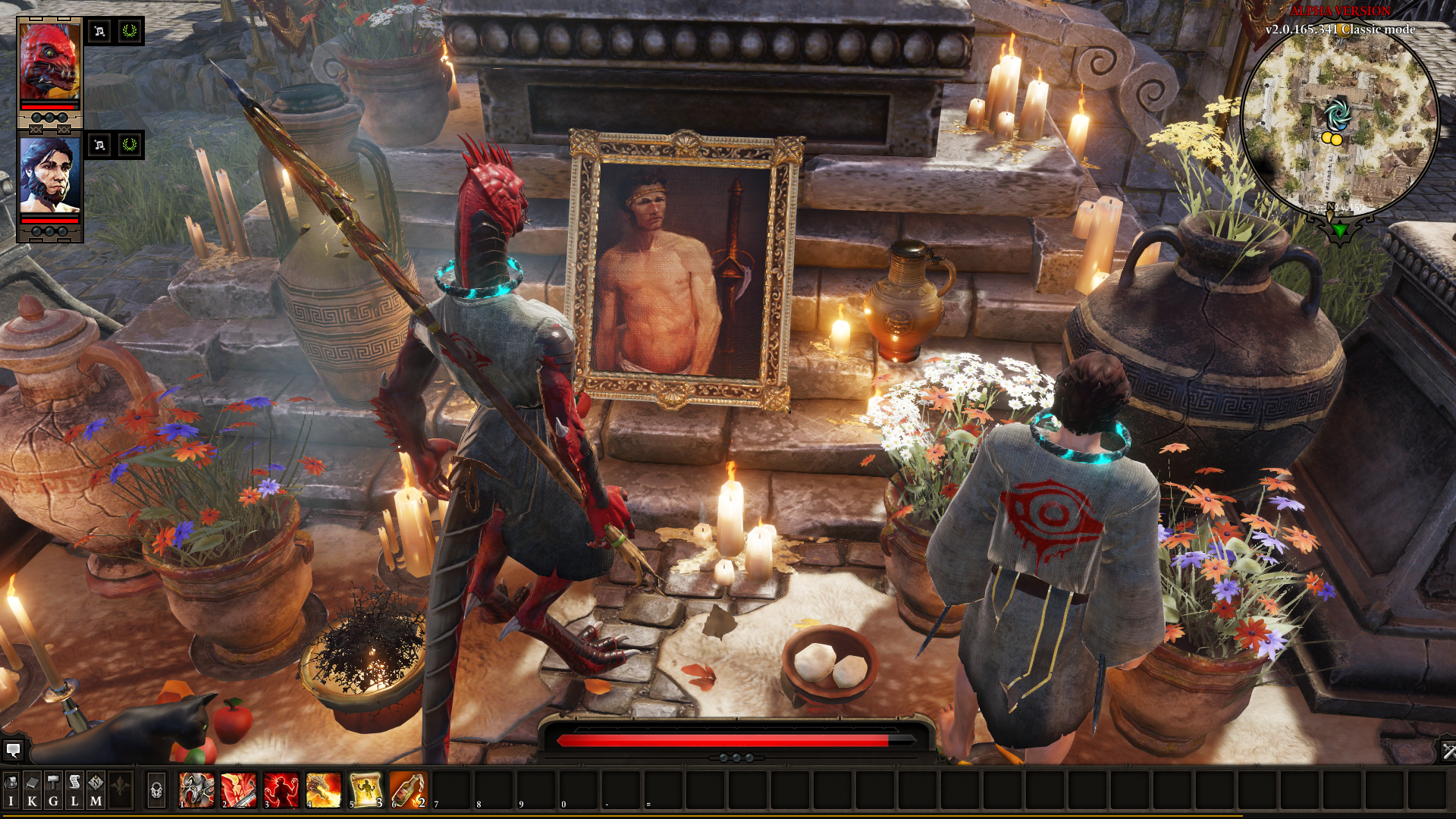Viewport: 1456px width, 819px height.
Task: Click the circular minimap
Action: point(1340,121)
